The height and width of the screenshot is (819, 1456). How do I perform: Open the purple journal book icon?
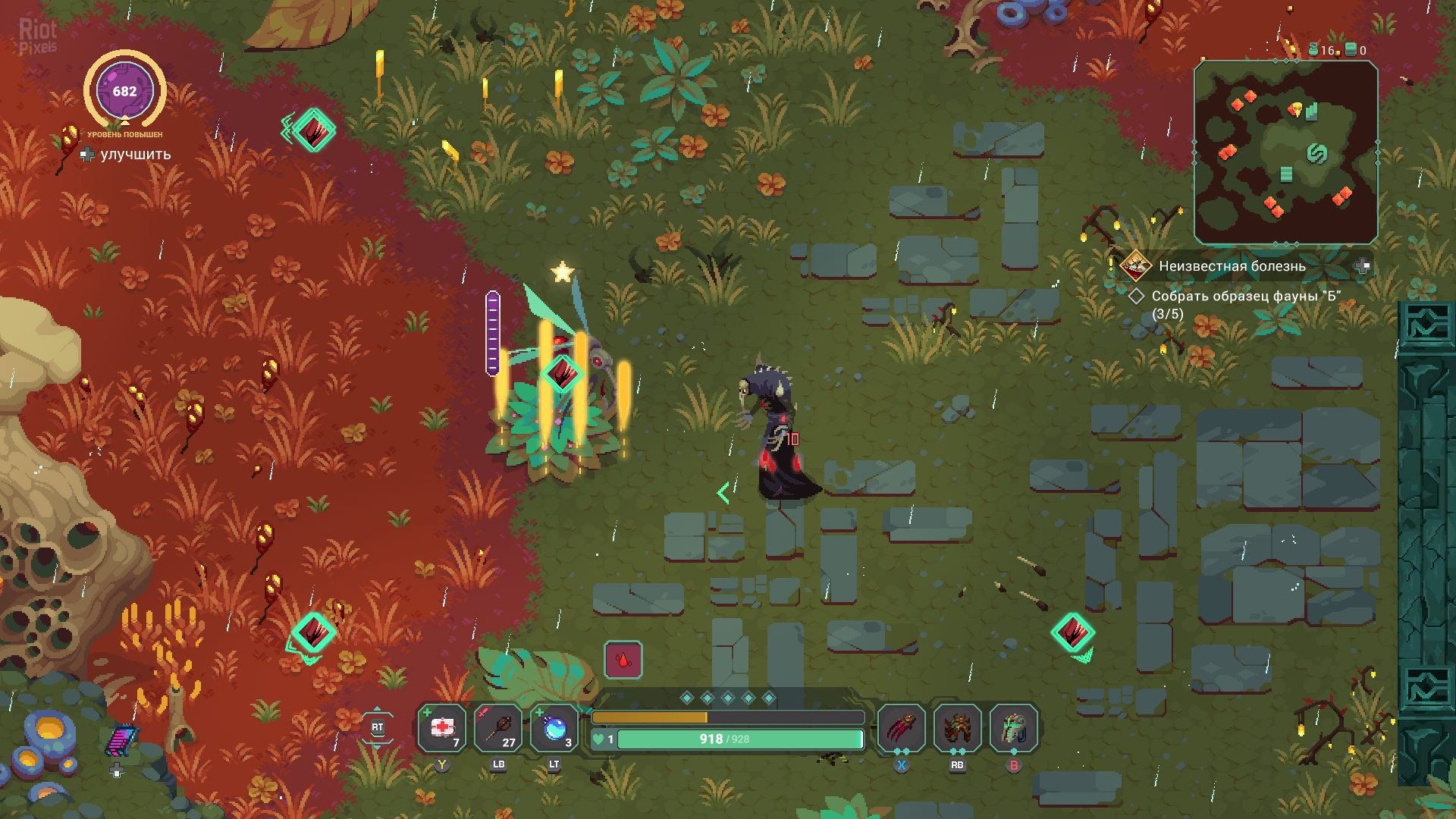click(x=121, y=740)
